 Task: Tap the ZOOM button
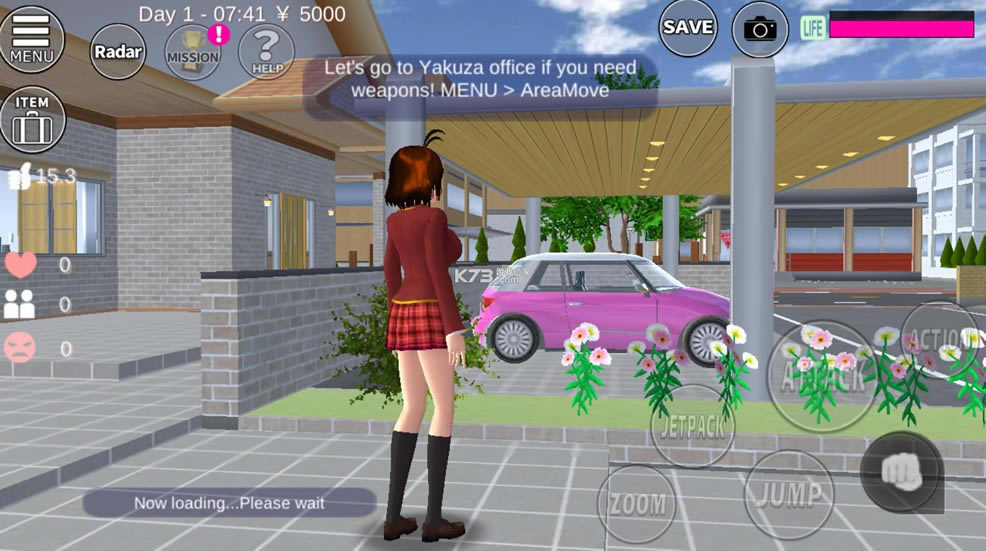[636, 503]
